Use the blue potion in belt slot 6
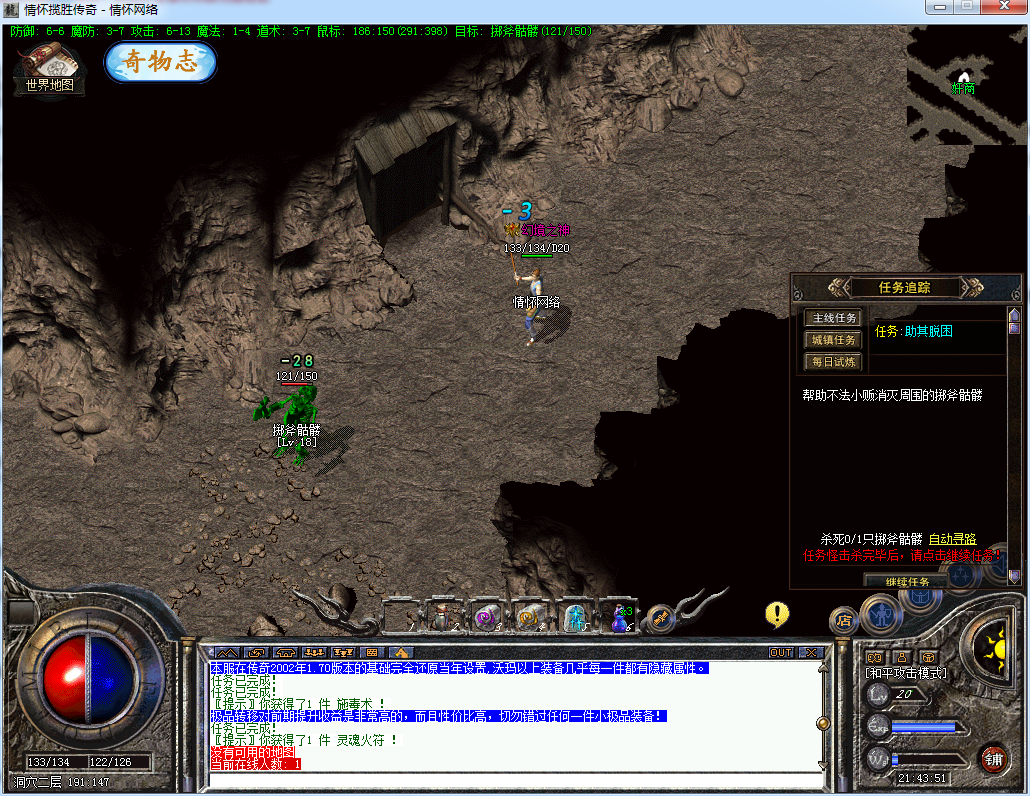 pyautogui.click(x=622, y=618)
